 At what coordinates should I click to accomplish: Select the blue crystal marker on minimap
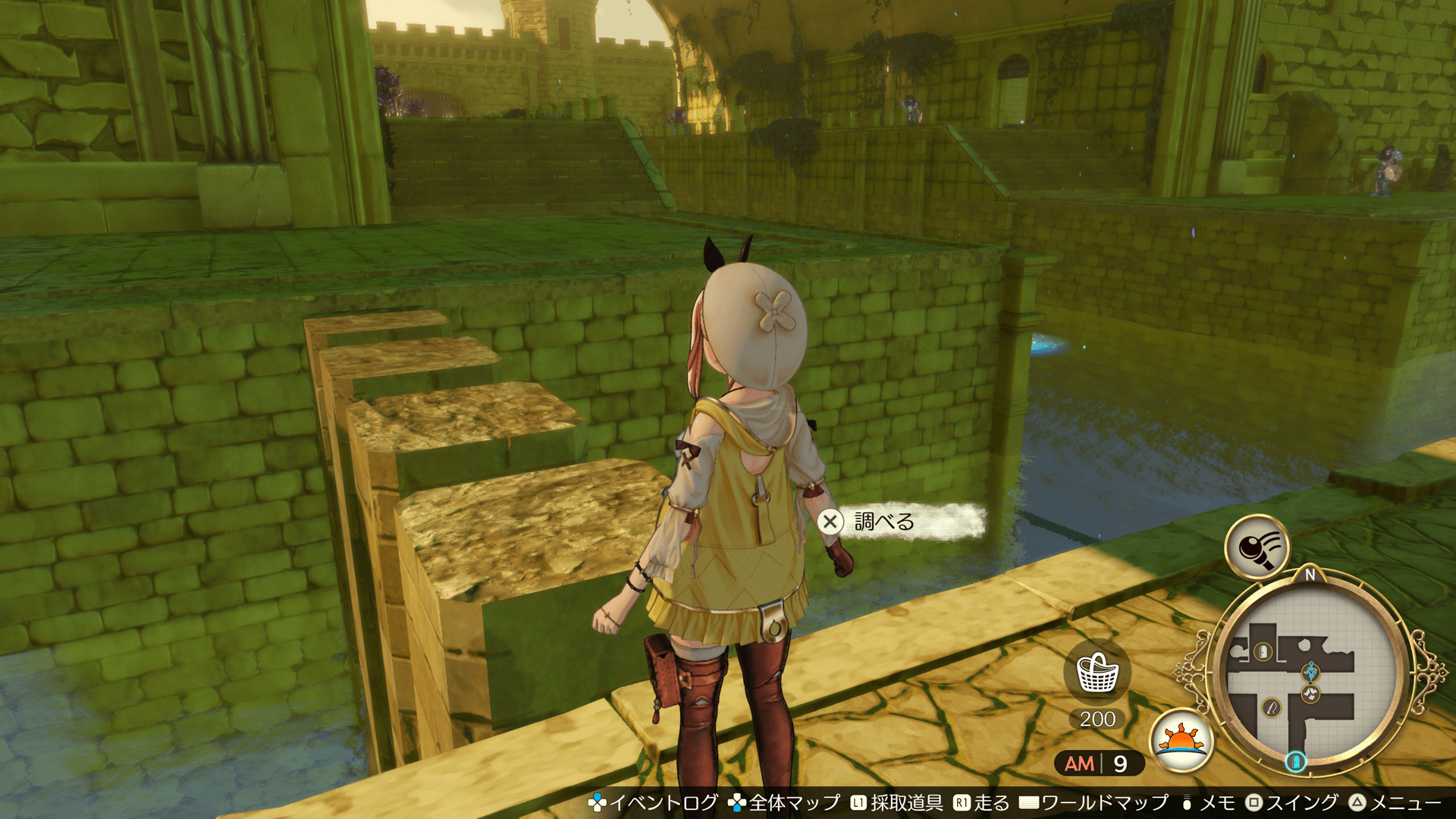1310,671
